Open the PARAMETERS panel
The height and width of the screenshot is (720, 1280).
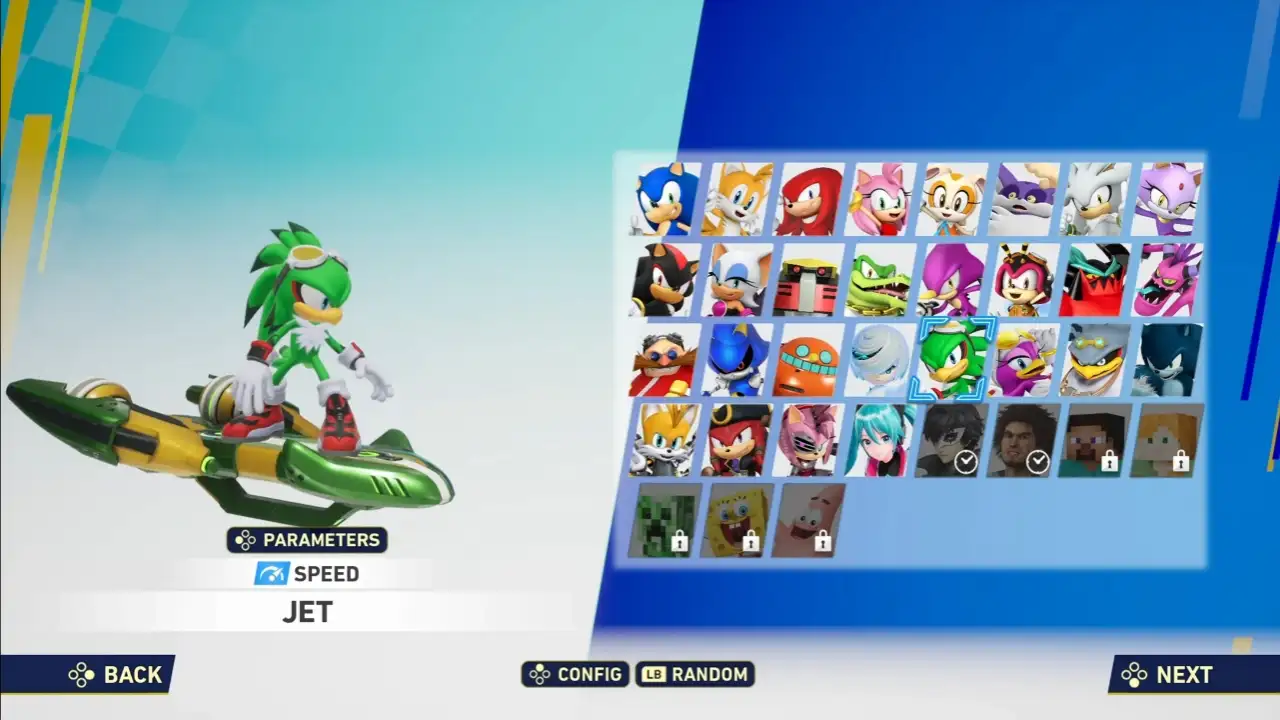tap(307, 540)
